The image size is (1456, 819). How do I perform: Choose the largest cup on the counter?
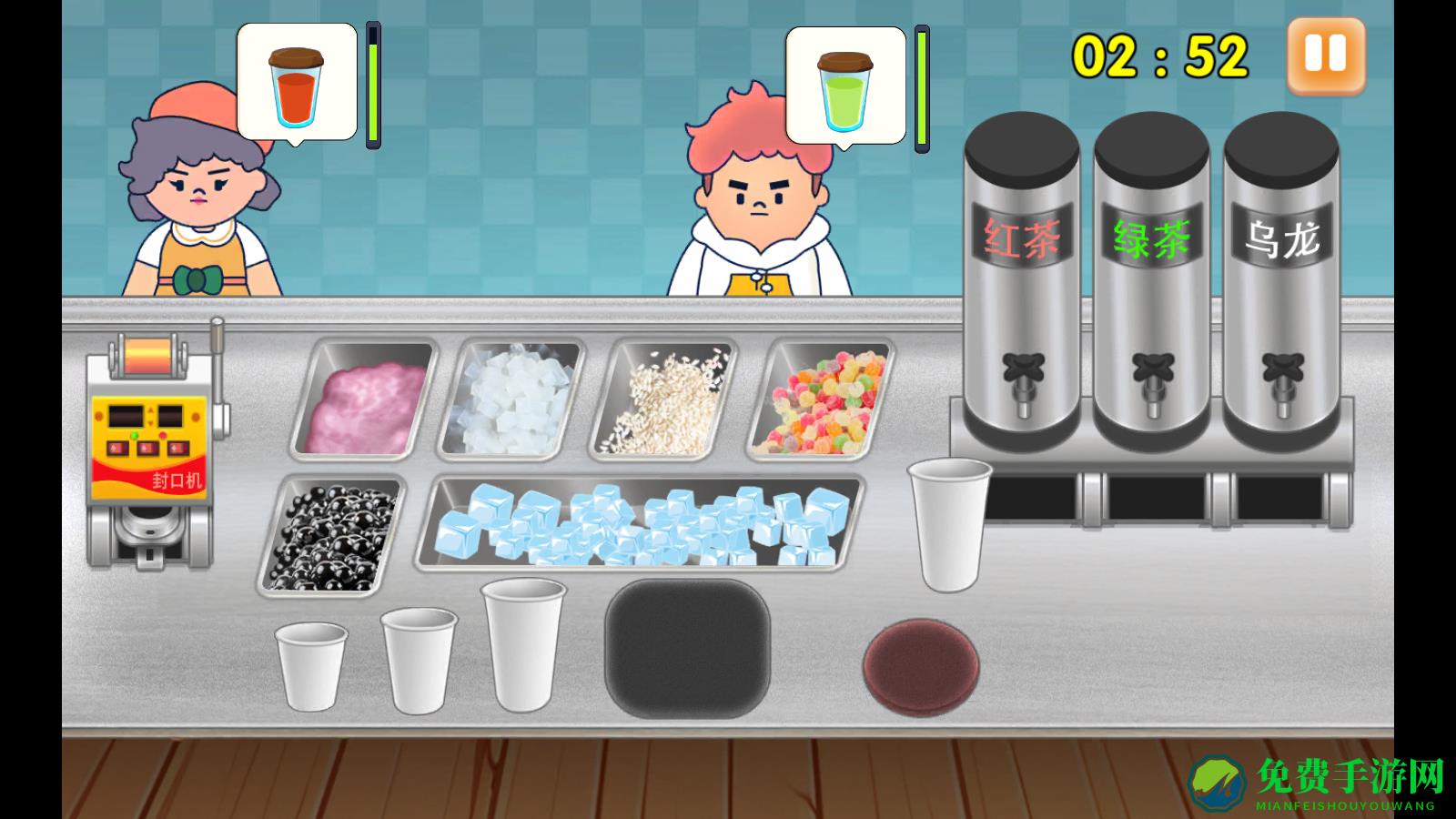522,644
